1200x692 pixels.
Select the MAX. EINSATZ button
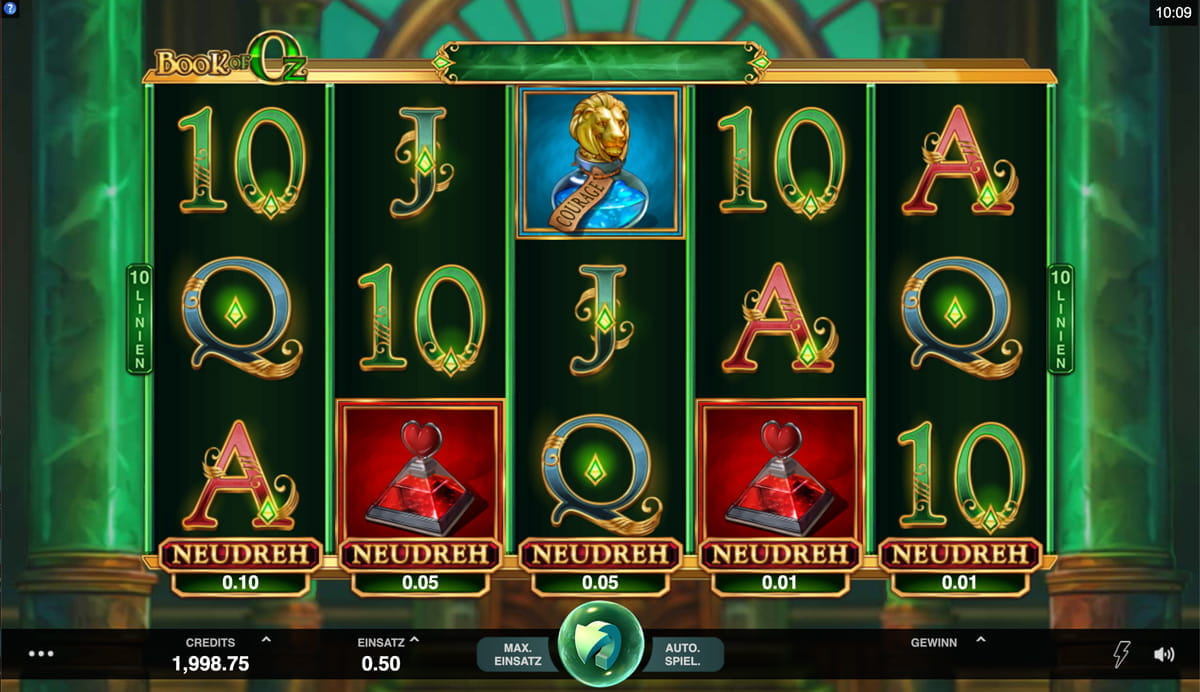(517, 654)
